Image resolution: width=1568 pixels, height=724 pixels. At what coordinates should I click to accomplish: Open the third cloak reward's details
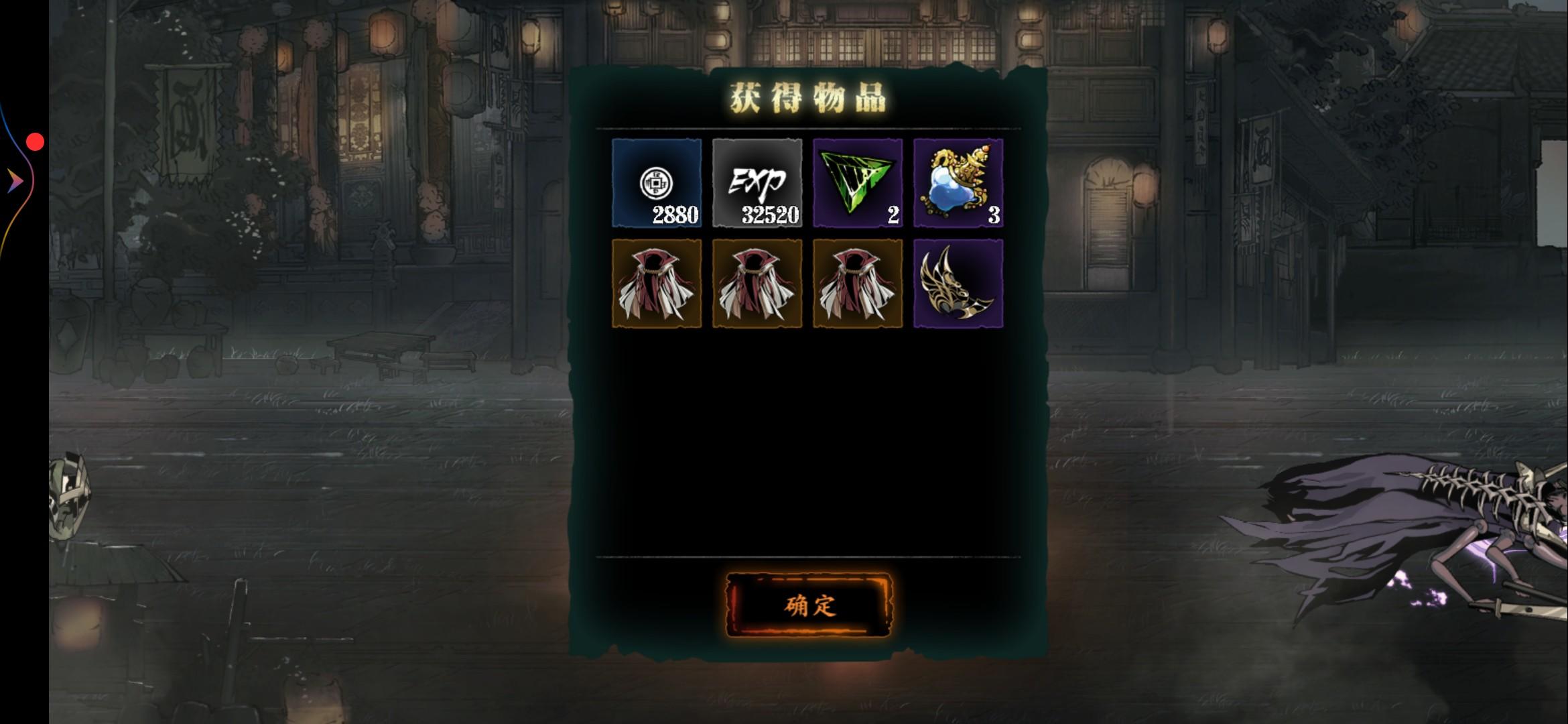tap(857, 284)
